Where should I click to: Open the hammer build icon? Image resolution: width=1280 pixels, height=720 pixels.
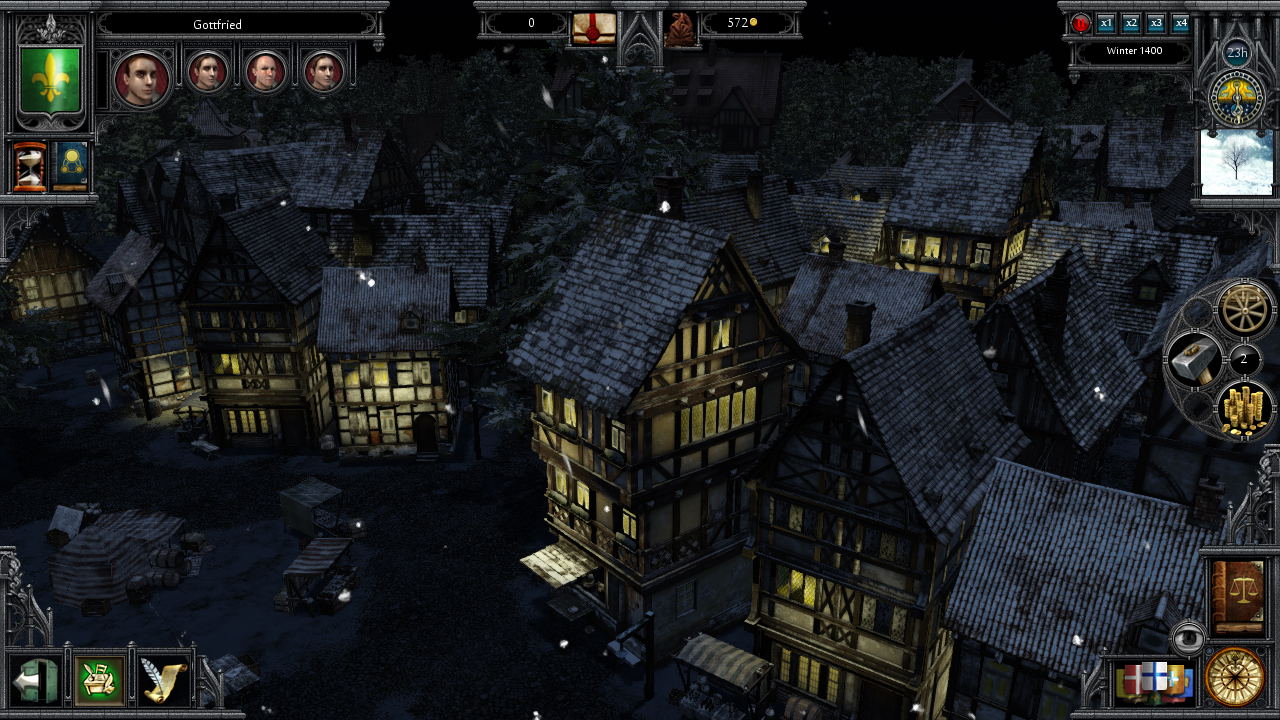[x=1195, y=358]
